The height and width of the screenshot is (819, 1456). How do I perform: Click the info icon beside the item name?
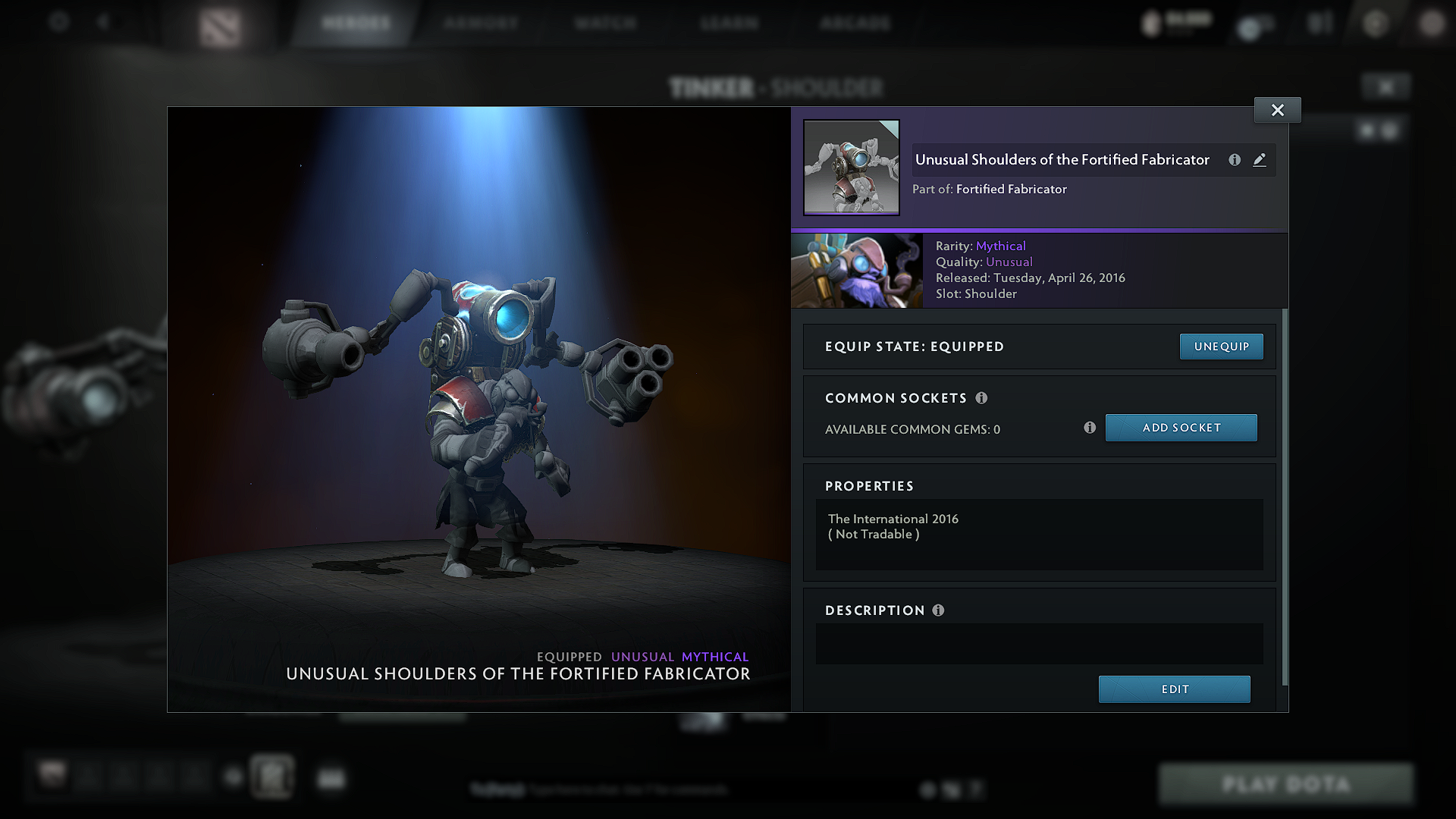1234,160
